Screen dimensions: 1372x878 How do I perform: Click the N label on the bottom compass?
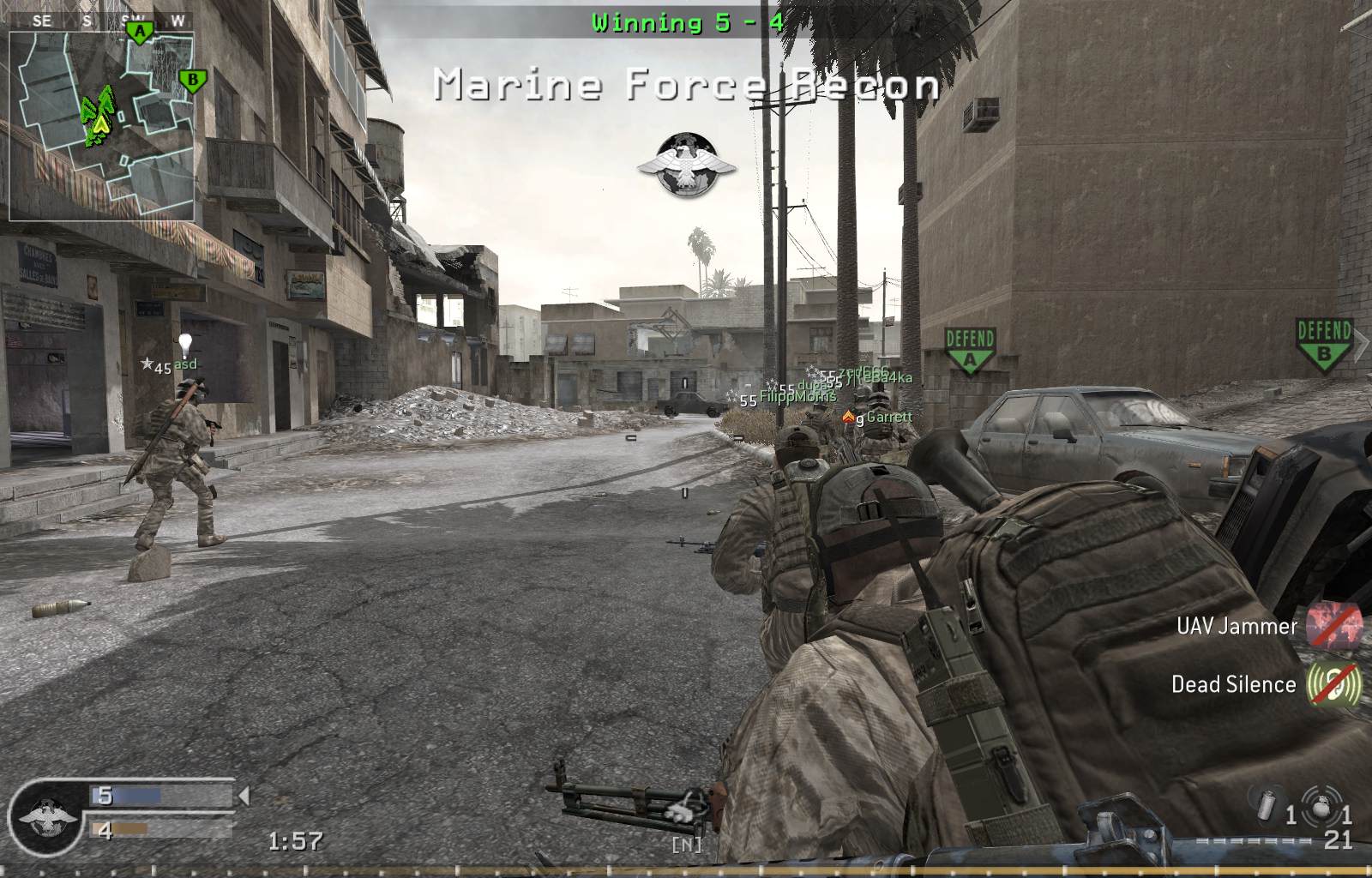pos(685,844)
